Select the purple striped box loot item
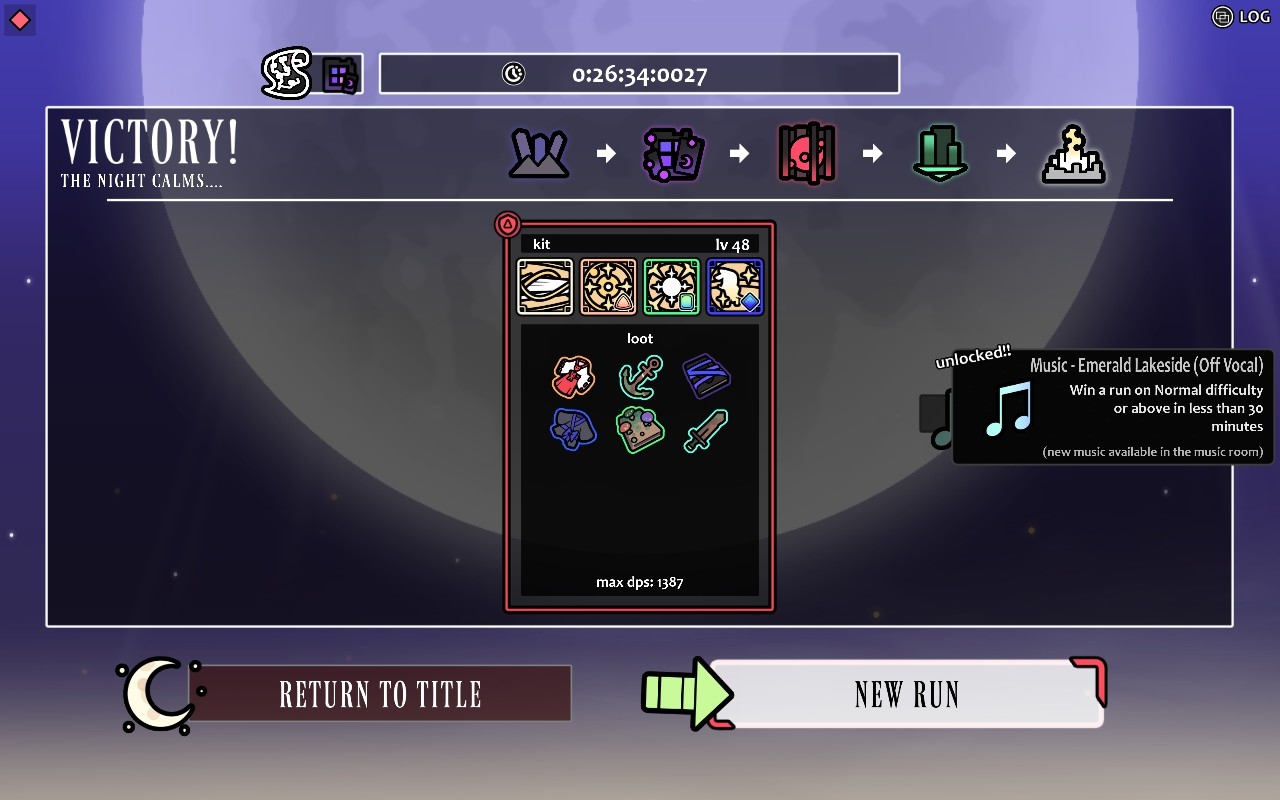 pyautogui.click(x=706, y=377)
